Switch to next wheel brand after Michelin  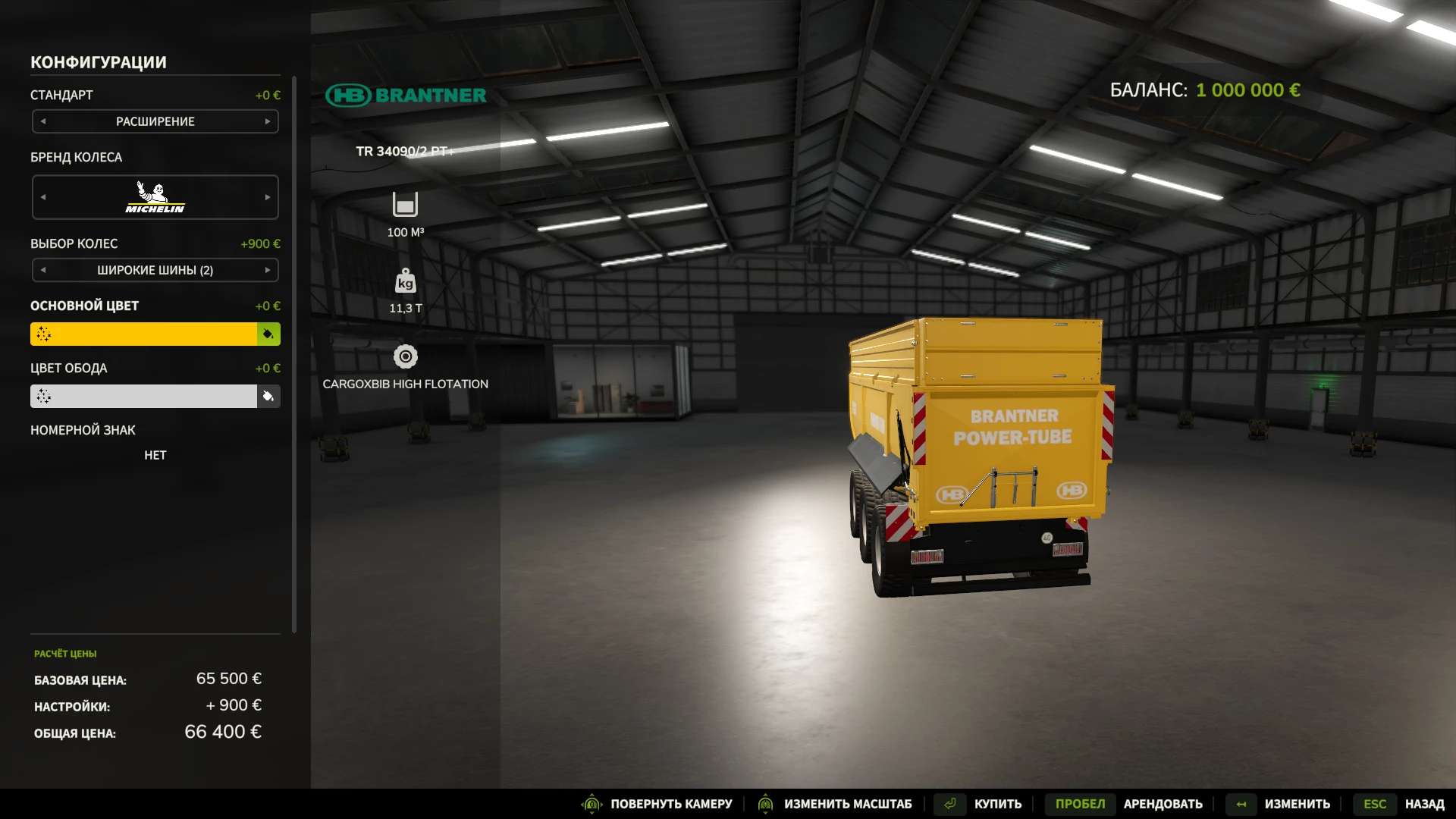268,197
